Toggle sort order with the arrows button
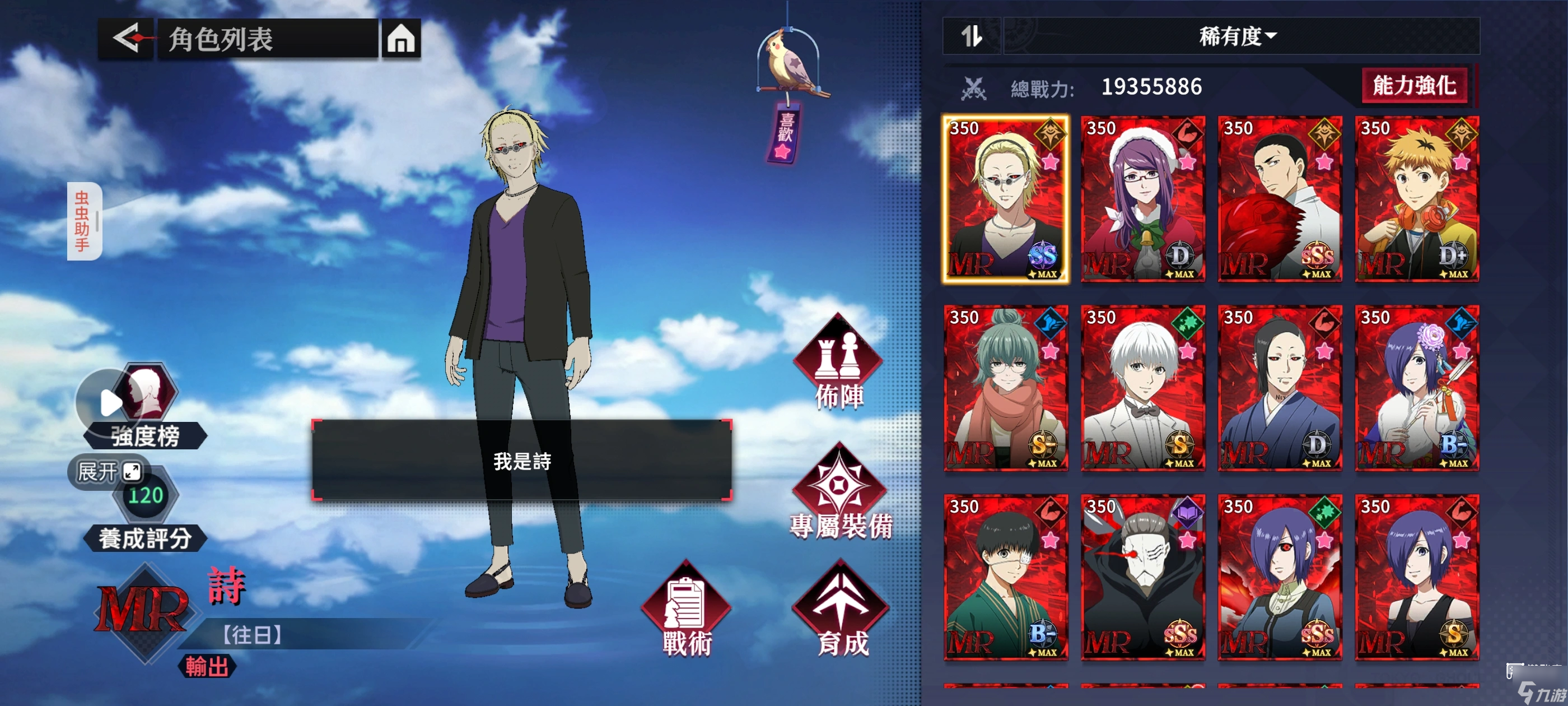1568x706 pixels. 971,36
